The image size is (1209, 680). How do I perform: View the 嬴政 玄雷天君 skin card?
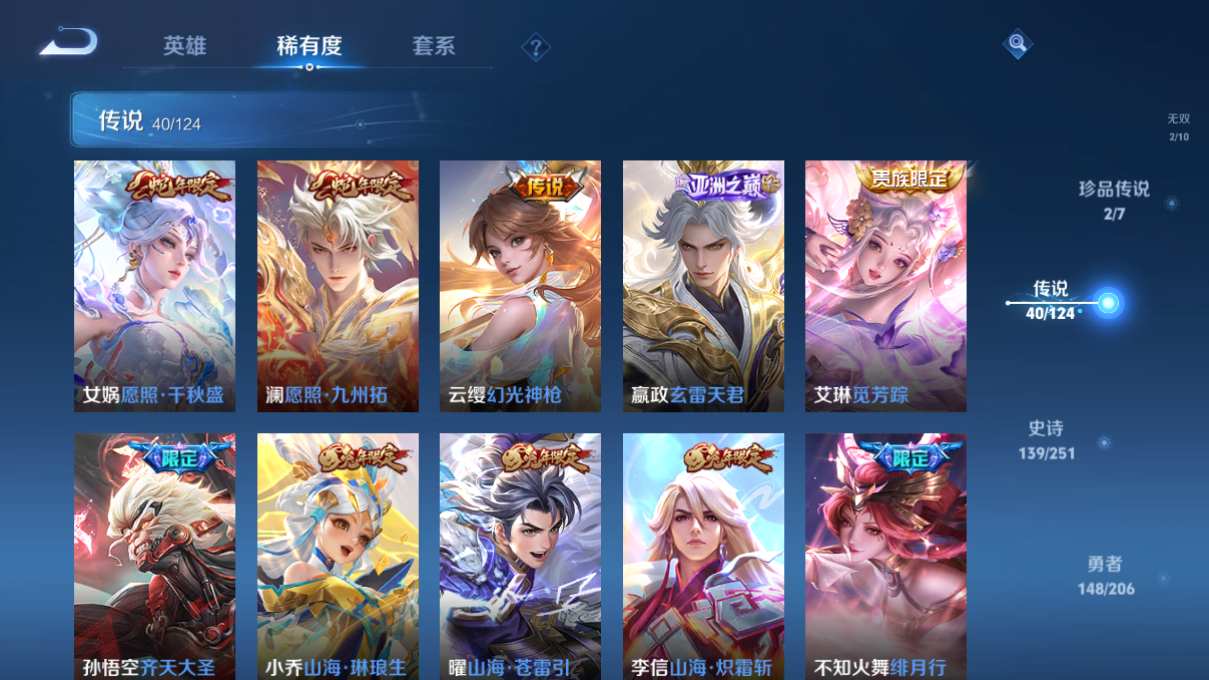[703, 286]
